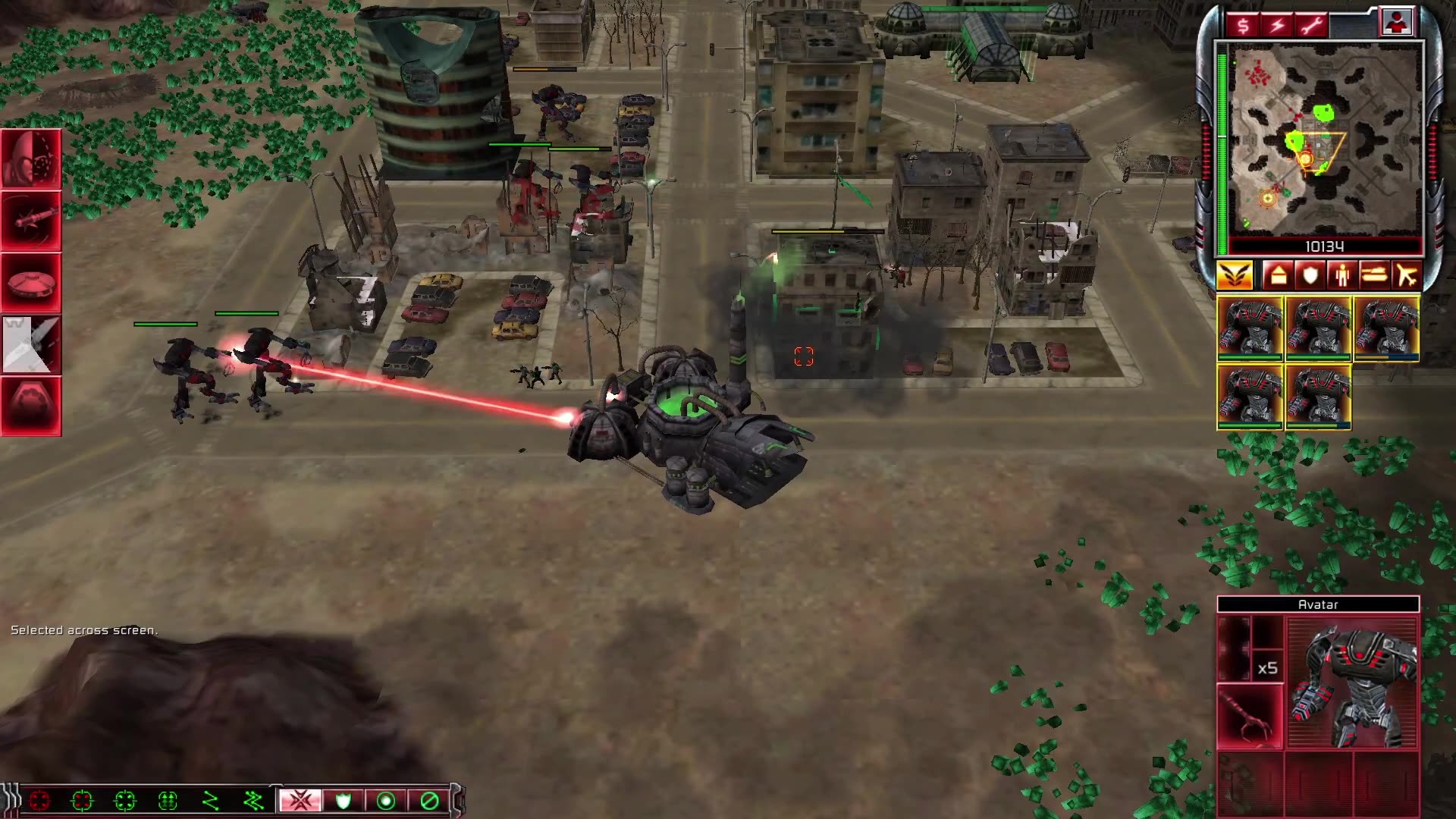The image size is (1456, 819).
Task: Switch to the structures production tab
Action: point(1278,275)
